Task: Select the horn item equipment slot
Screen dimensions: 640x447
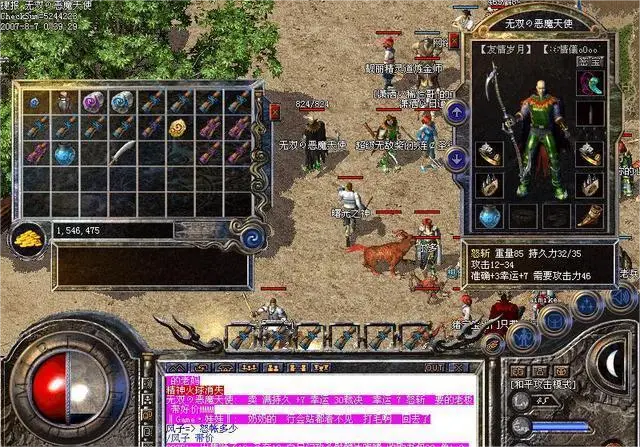Action: click(x=590, y=216)
